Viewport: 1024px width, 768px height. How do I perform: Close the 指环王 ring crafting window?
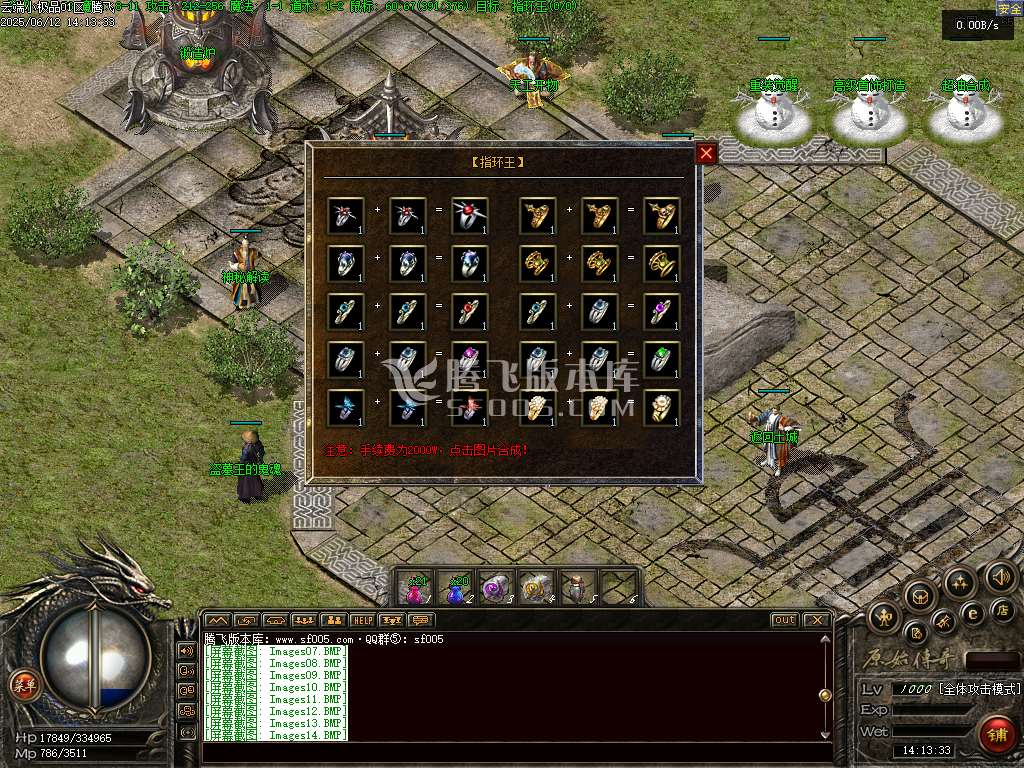click(x=706, y=153)
